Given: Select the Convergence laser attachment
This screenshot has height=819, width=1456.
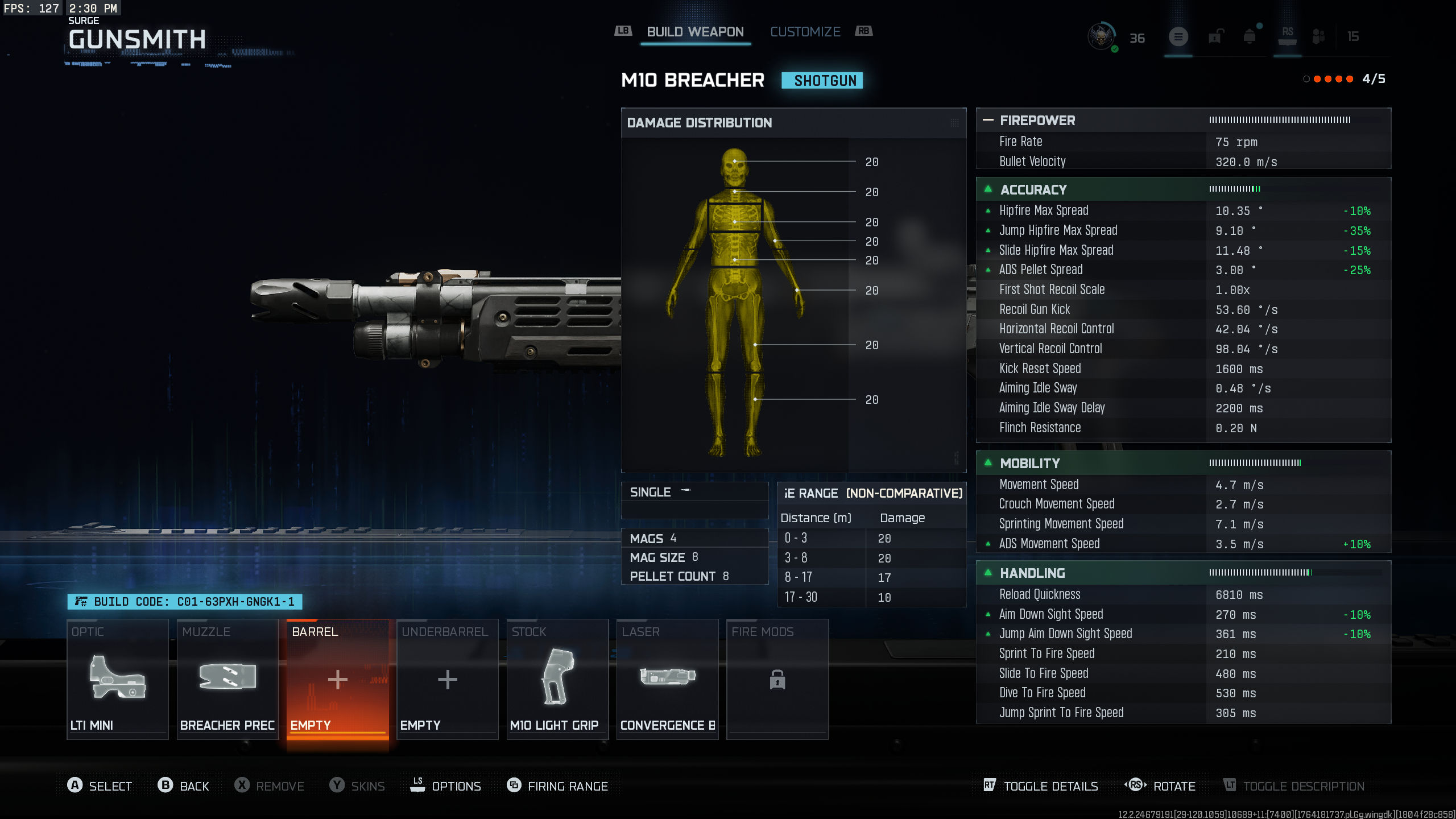Looking at the screenshot, I should tap(667, 680).
